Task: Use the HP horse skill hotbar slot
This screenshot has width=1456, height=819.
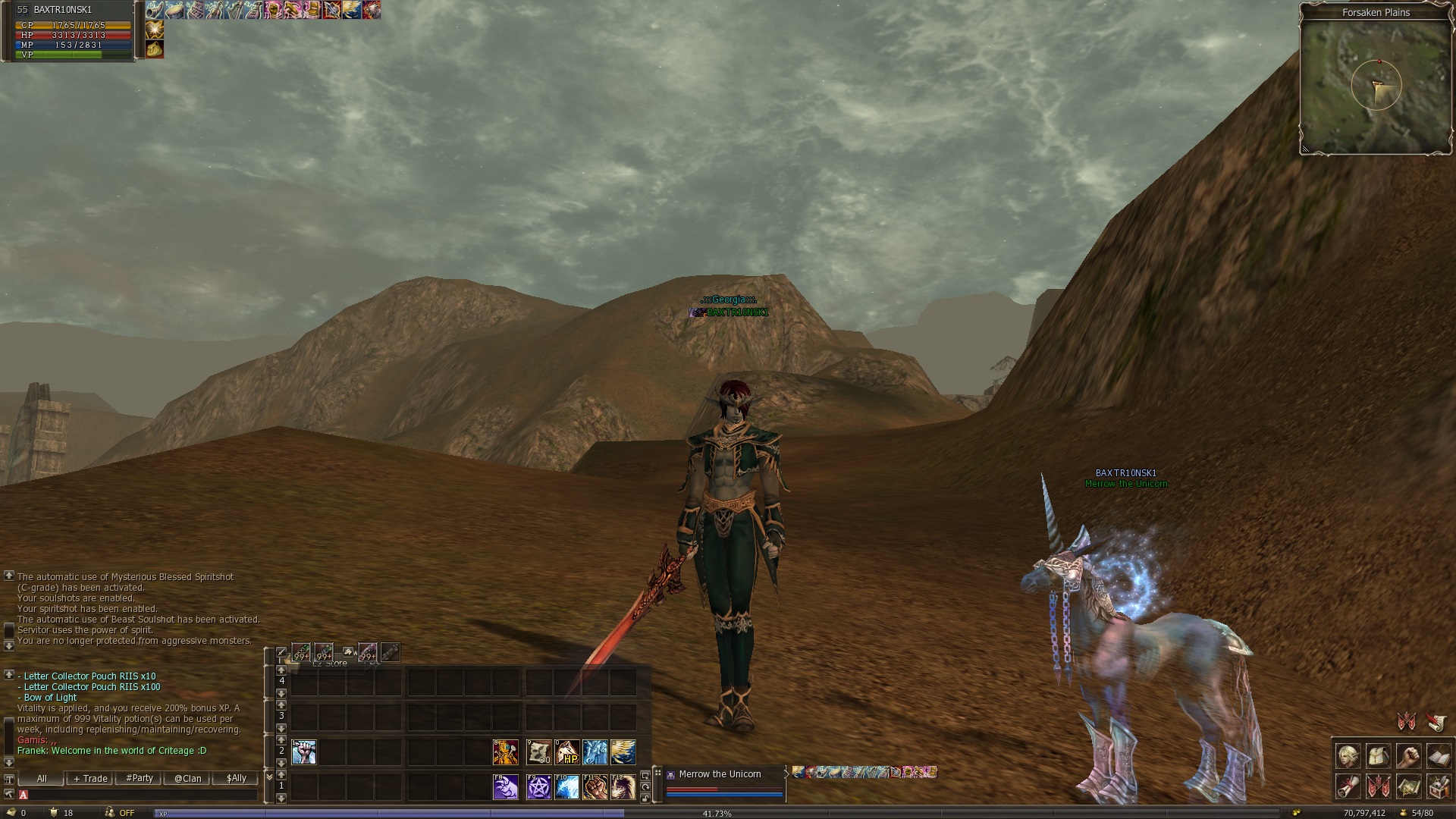Action: pyautogui.click(x=567, y=752)
